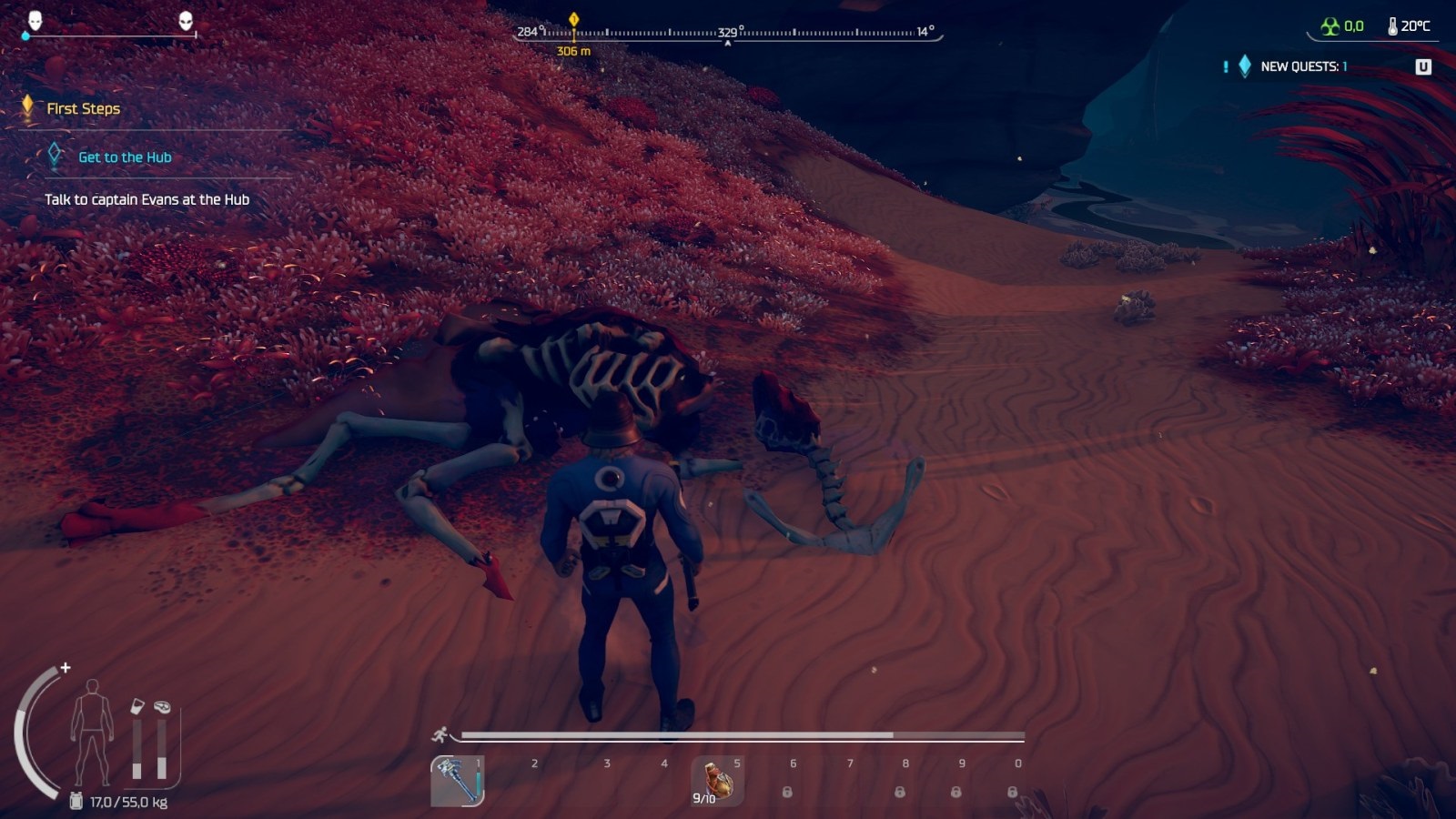Viewport: 1456px width, 819px height.
Task: Select the grenade item in hotbar slot 5
Action: [x=717, y=781]
